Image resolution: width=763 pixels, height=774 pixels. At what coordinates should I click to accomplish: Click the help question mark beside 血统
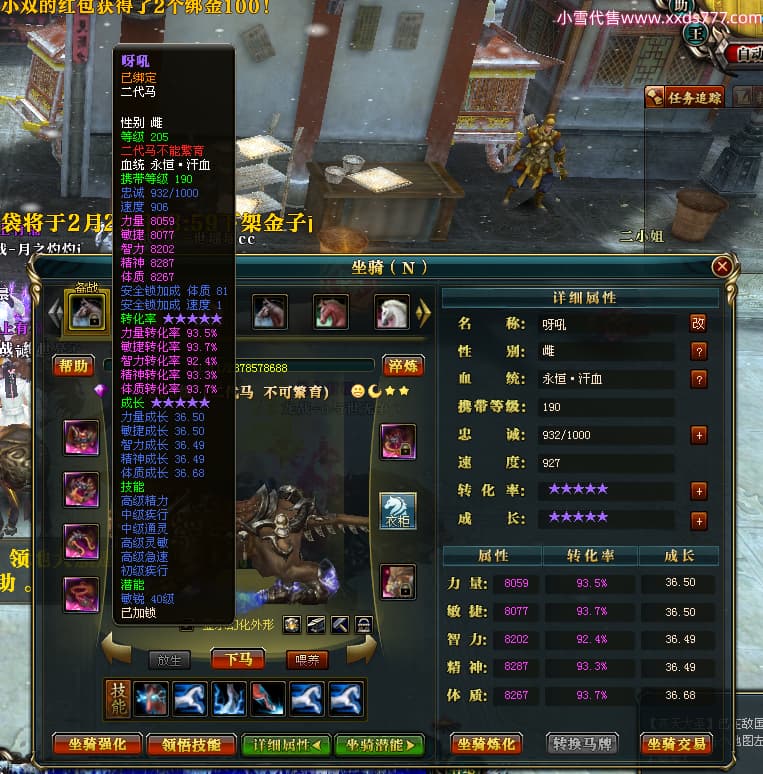tap(698, 379)
